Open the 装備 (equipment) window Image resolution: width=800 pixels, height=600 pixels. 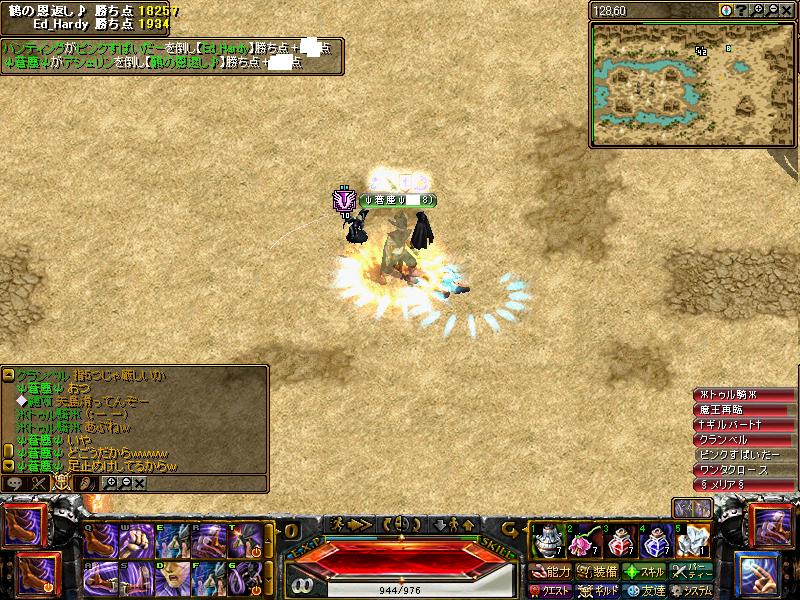pyautogui.click(x=598, y=572)
